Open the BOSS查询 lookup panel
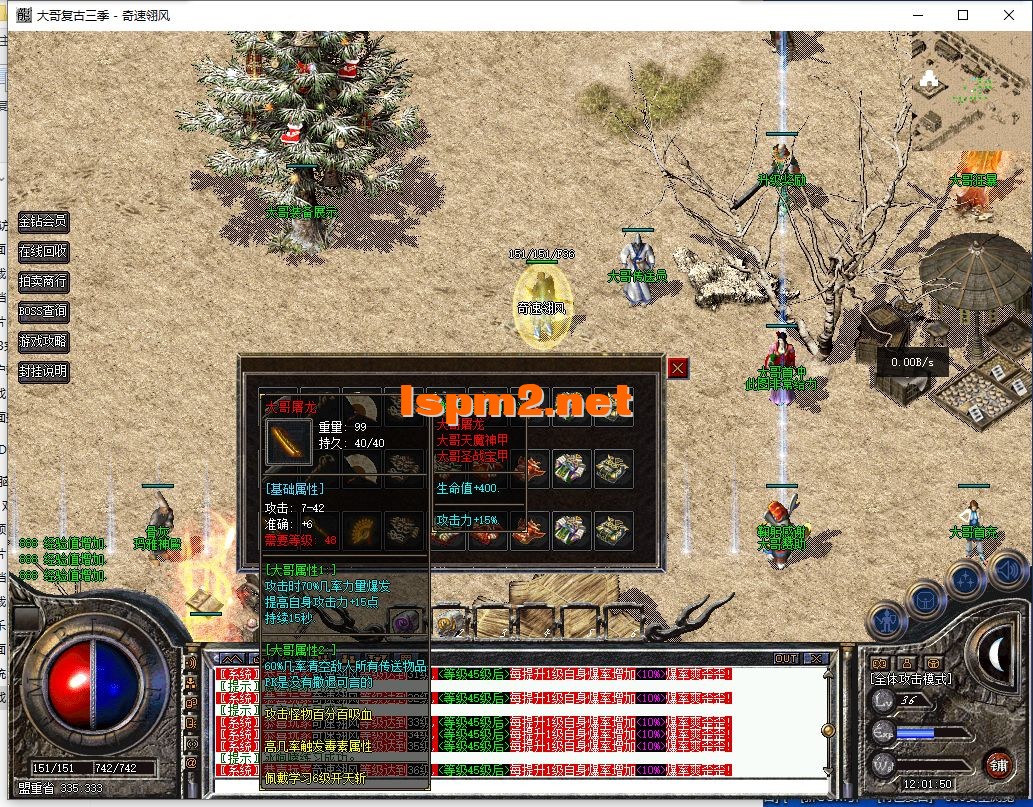The width and height of the screenshot is (1033, 807). tap(43, 312)
